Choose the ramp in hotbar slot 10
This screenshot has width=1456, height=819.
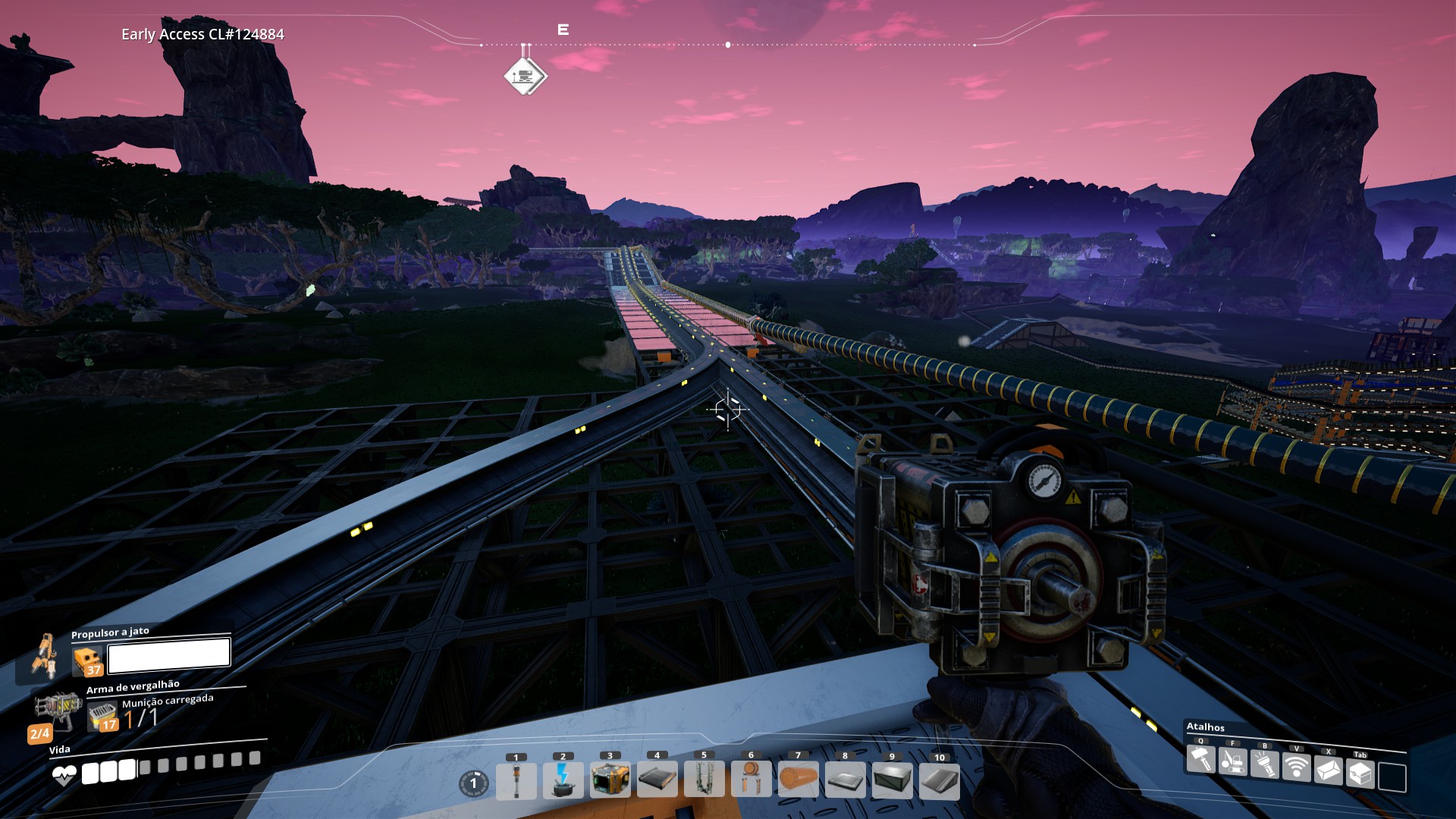[x=940, y=780]
